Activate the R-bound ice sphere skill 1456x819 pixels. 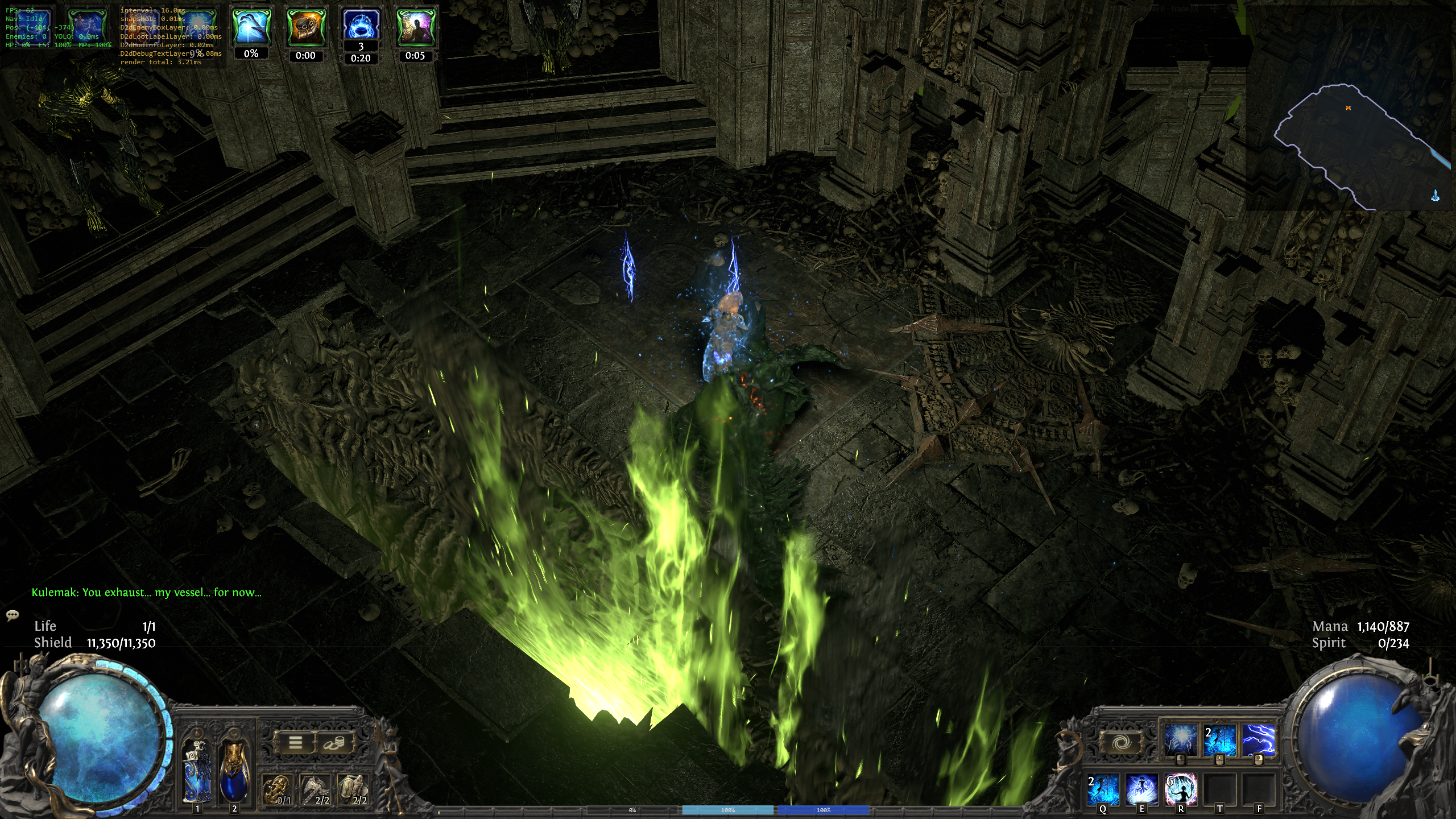click(1181, 789)
